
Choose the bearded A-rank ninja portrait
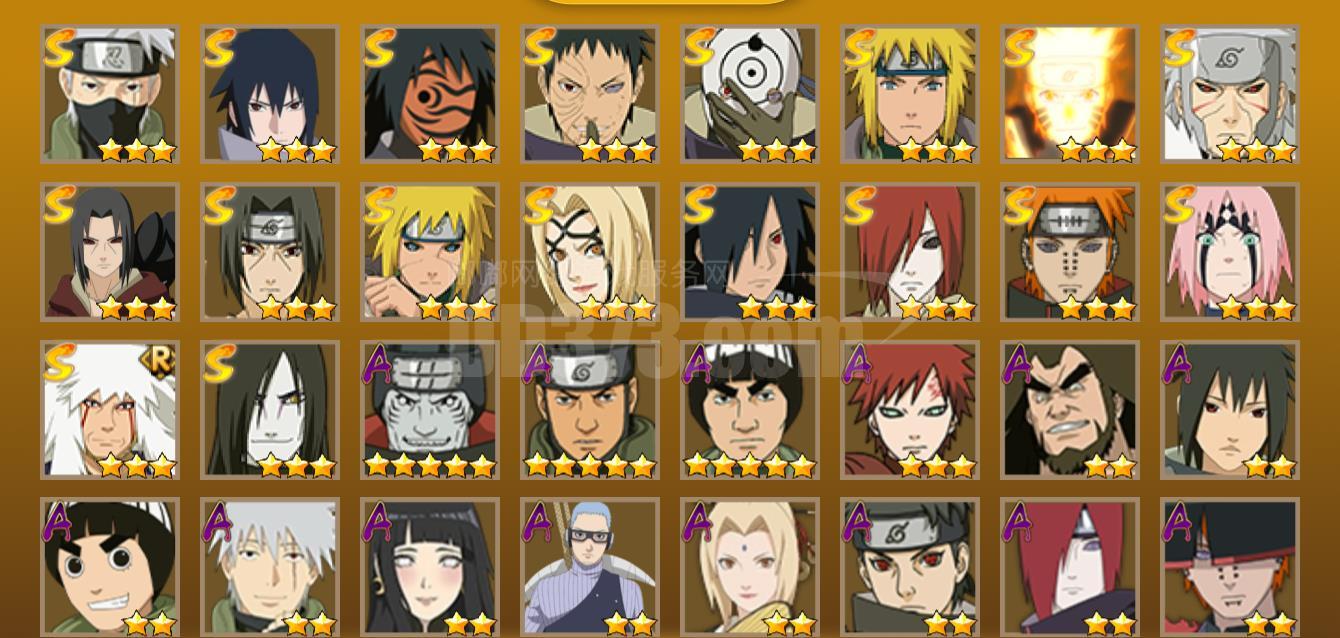click(1069, 410)
